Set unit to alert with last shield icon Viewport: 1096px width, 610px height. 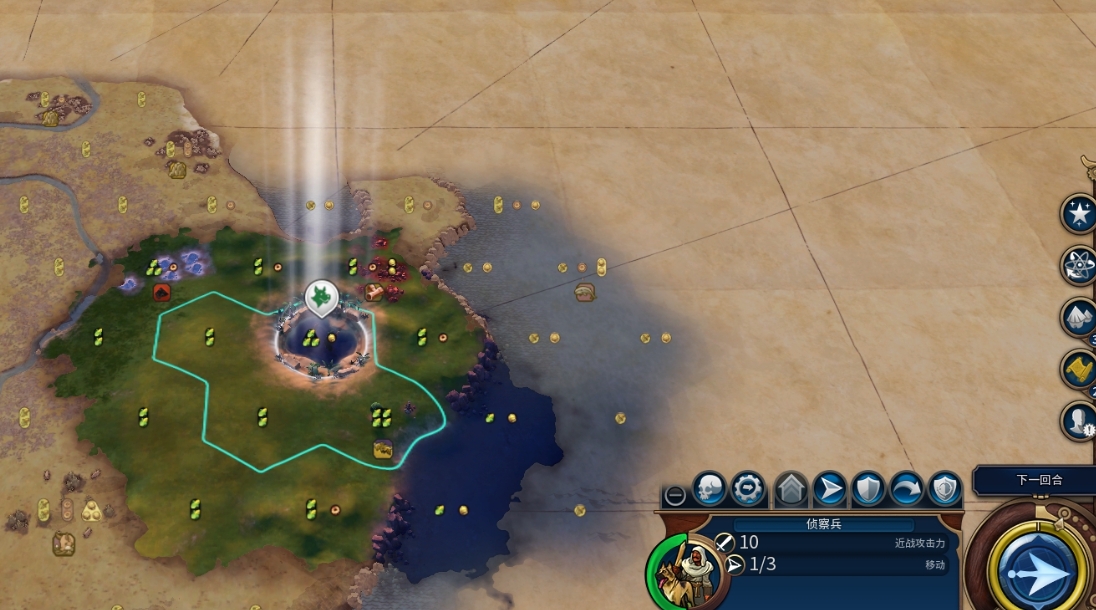[944, 489]
